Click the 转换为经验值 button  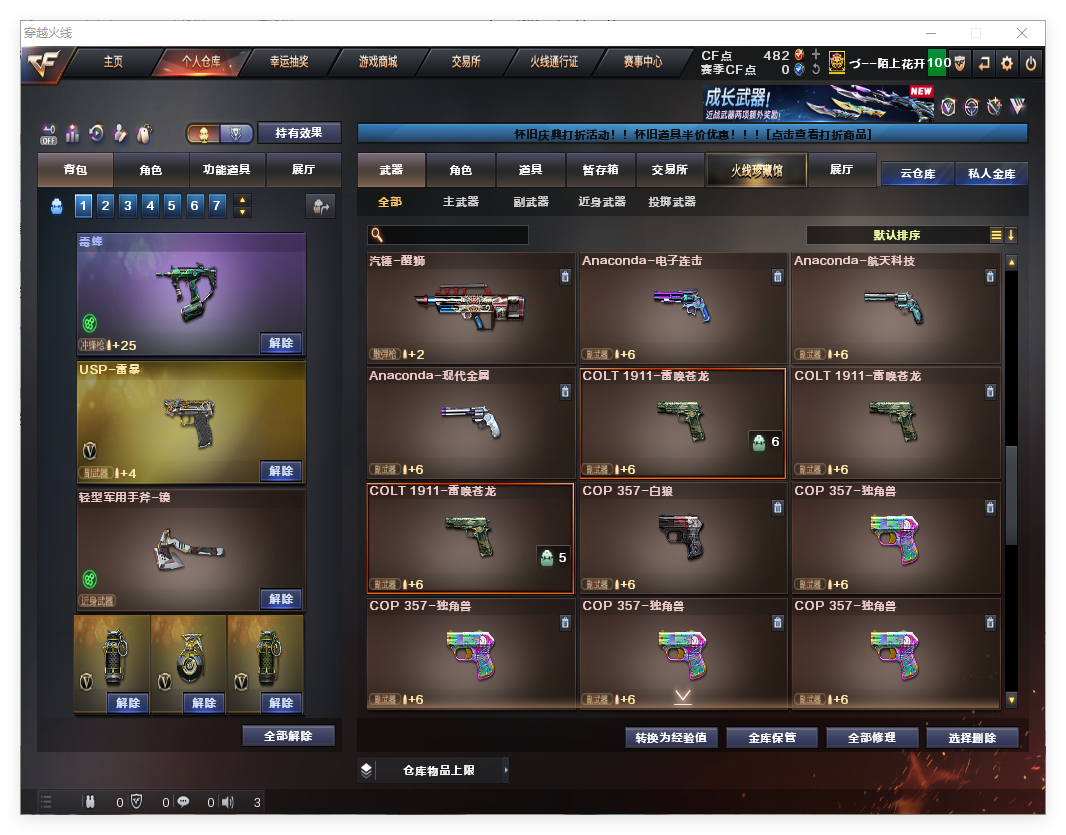(x=671, y=738)
